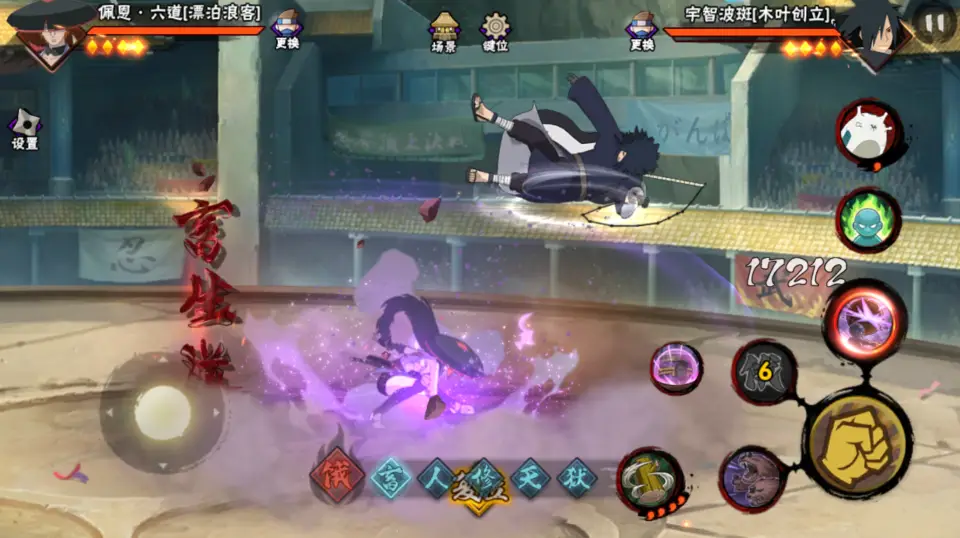Open the 设置 settings shuriken icon

pos(24,129)
